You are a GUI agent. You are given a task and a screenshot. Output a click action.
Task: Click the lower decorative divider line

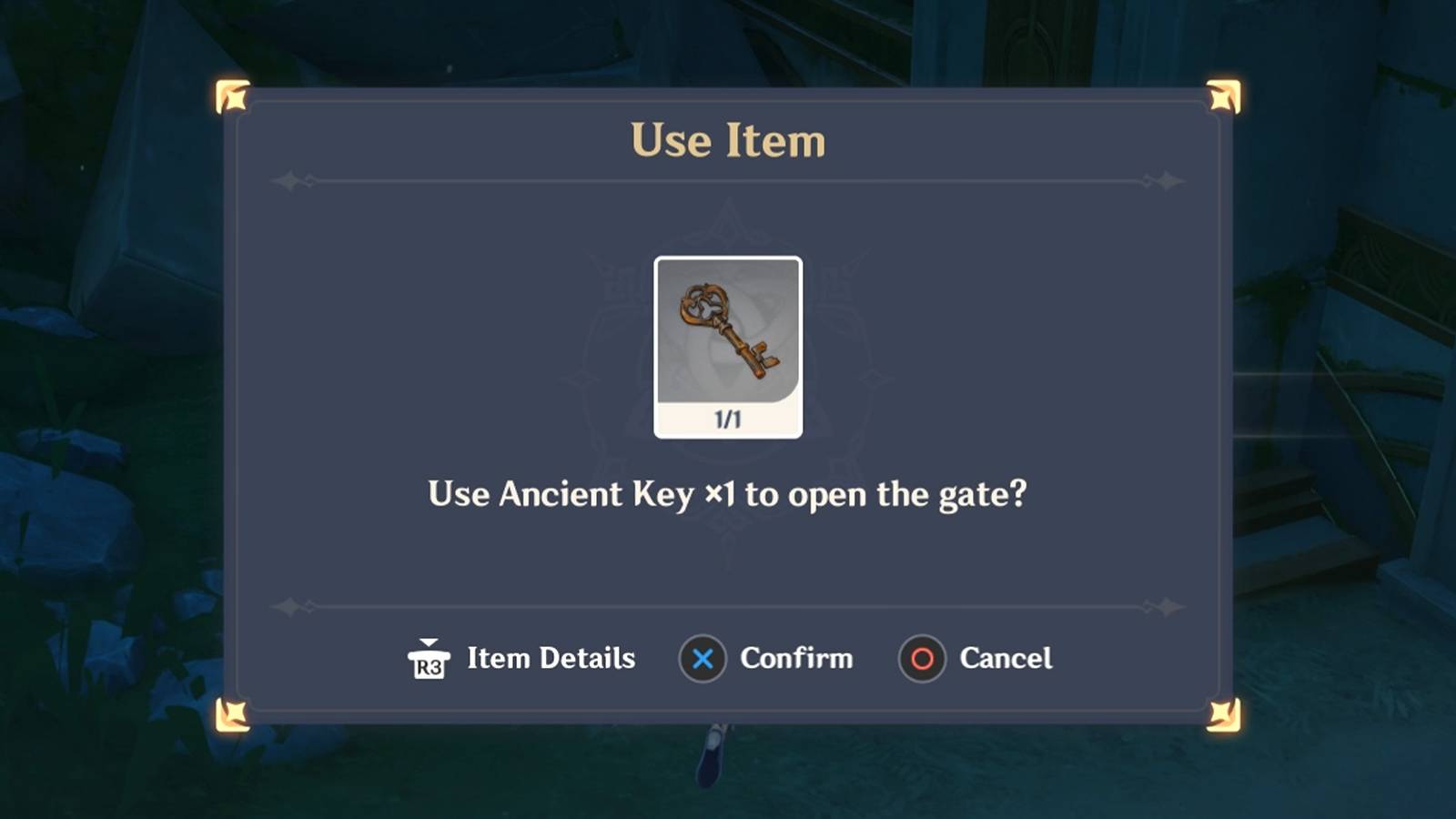click(728, 603)
